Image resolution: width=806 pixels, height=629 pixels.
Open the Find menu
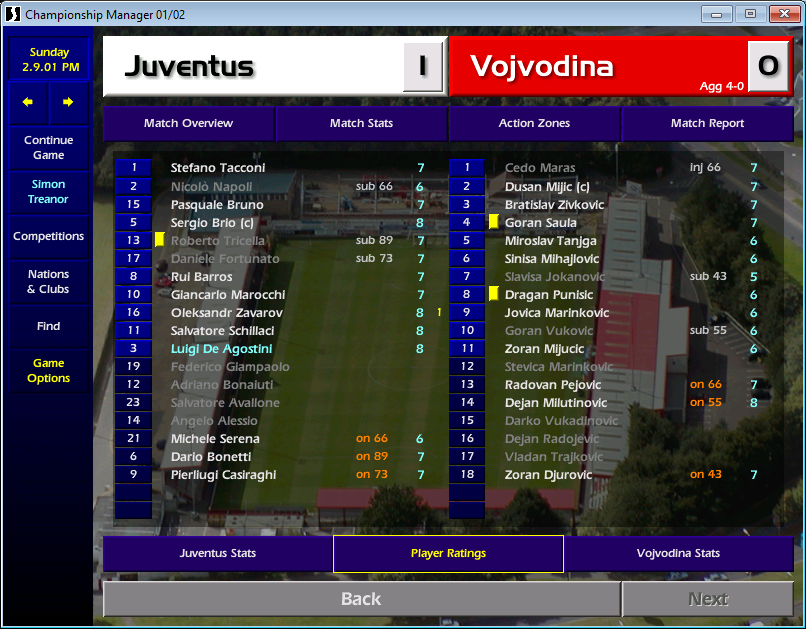pos(48,326)
